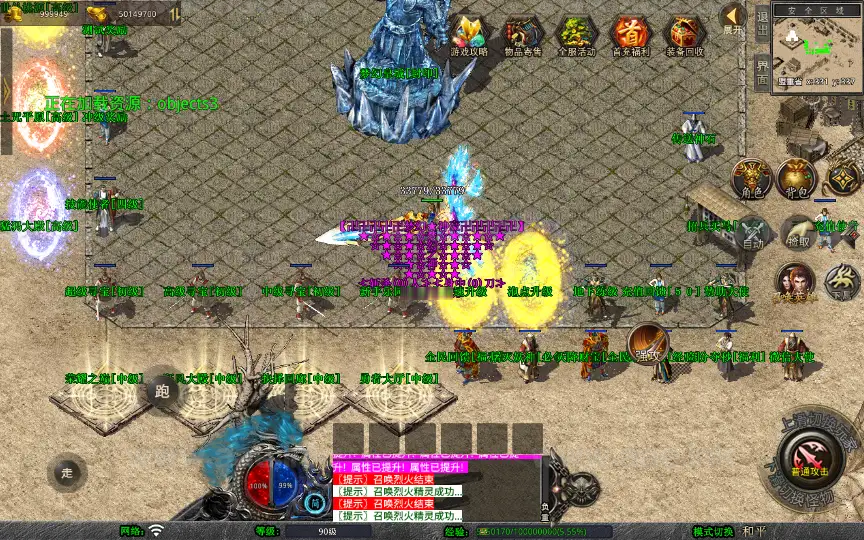864x540 pixels.
Task: Open the 背包 backpack
Action: click(x=797, y=178)
